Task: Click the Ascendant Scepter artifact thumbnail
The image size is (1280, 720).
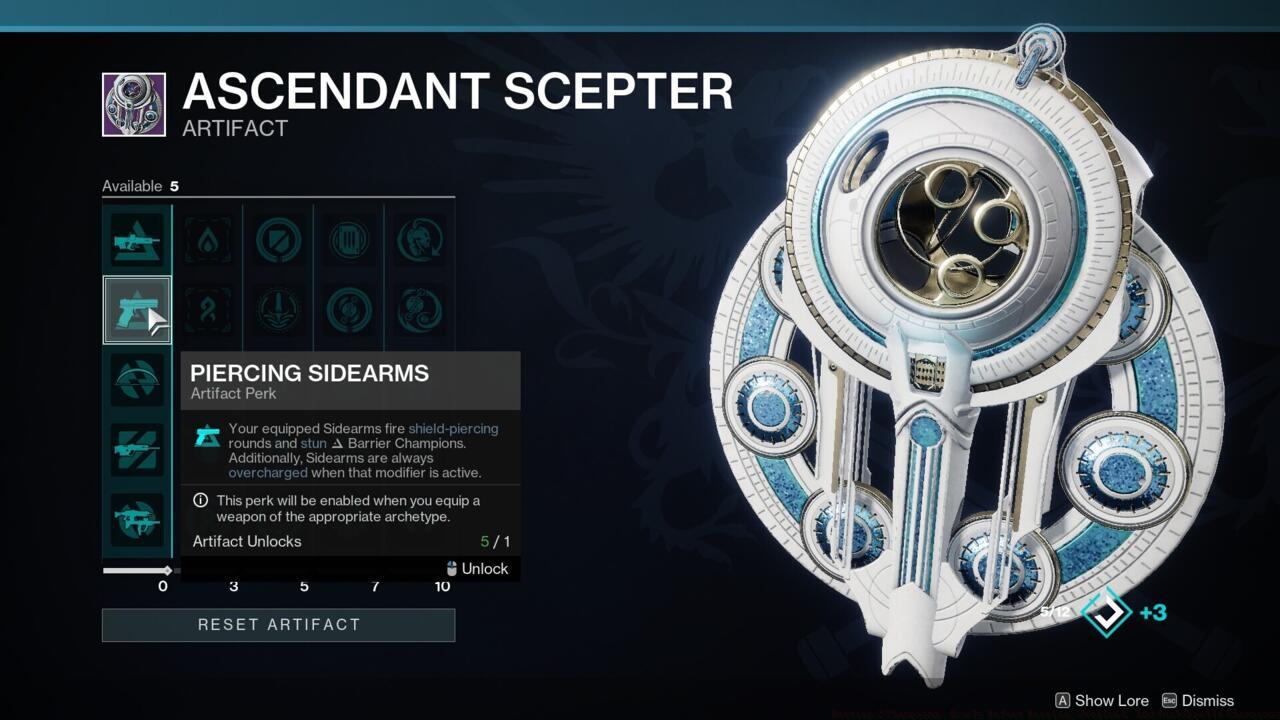Action: (x=136, y=104)
